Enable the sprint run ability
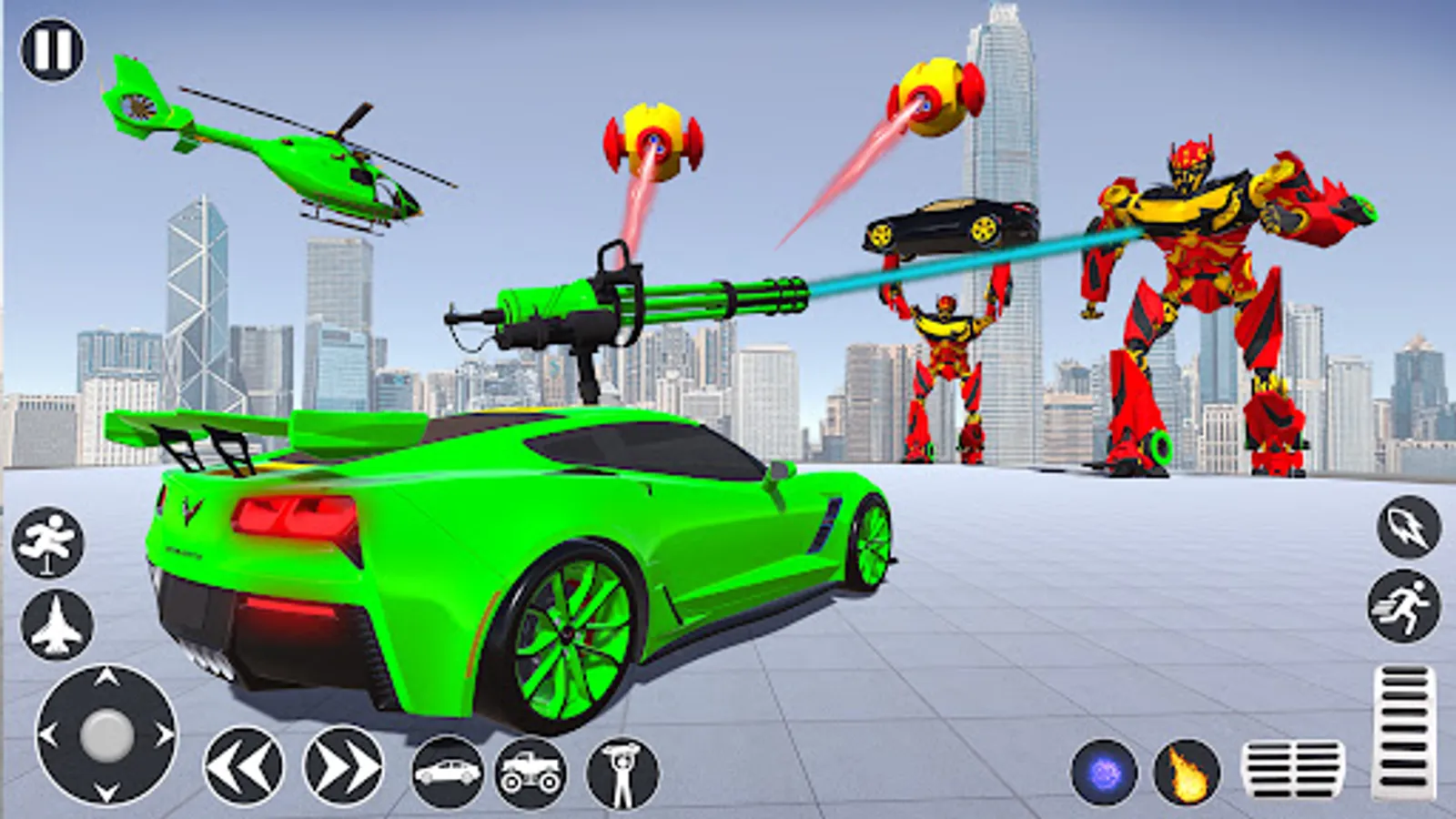The height and width of the screenshot is (819, 1456). [1401, 607]
